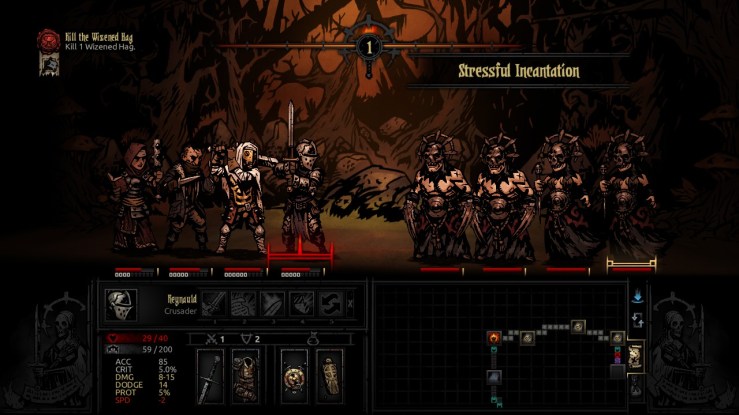739x415 pixels.
Task: Click the blue down arrow button
Action: click(x=636, y=296)
